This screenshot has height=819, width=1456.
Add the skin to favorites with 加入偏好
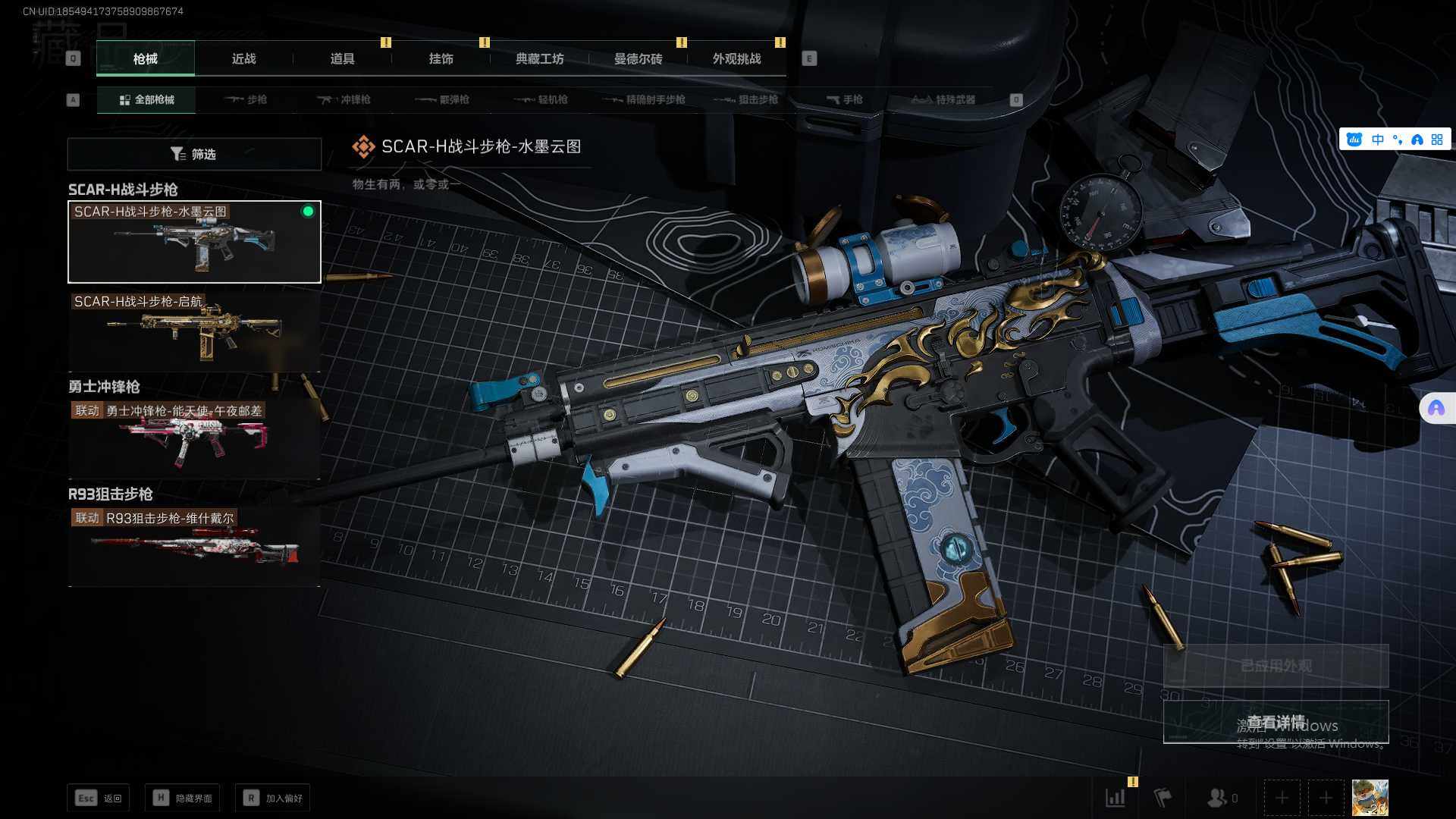(273, 798)
